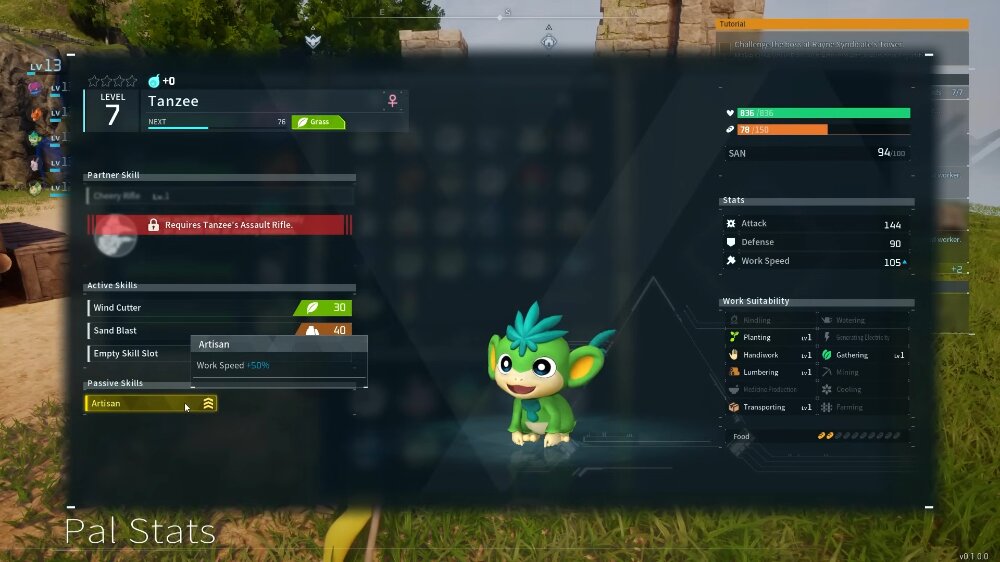Choose the Empty Skill Slot row

click(x=138, y=354)
